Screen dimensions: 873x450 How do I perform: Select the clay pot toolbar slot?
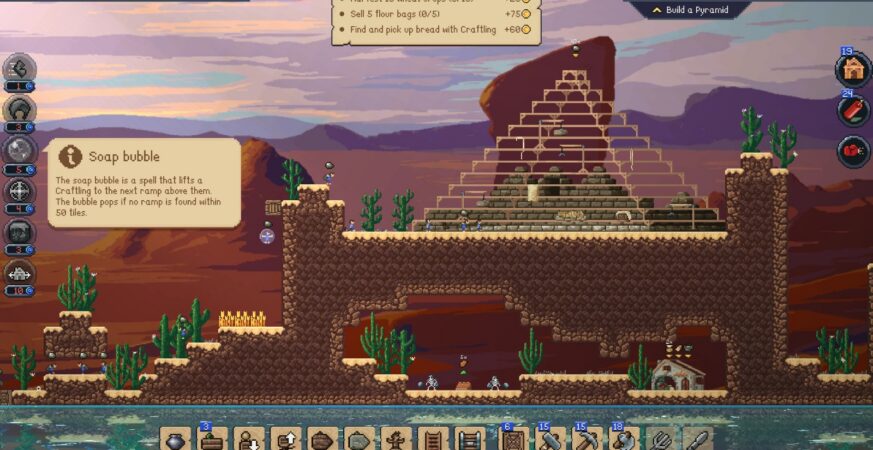176,439
